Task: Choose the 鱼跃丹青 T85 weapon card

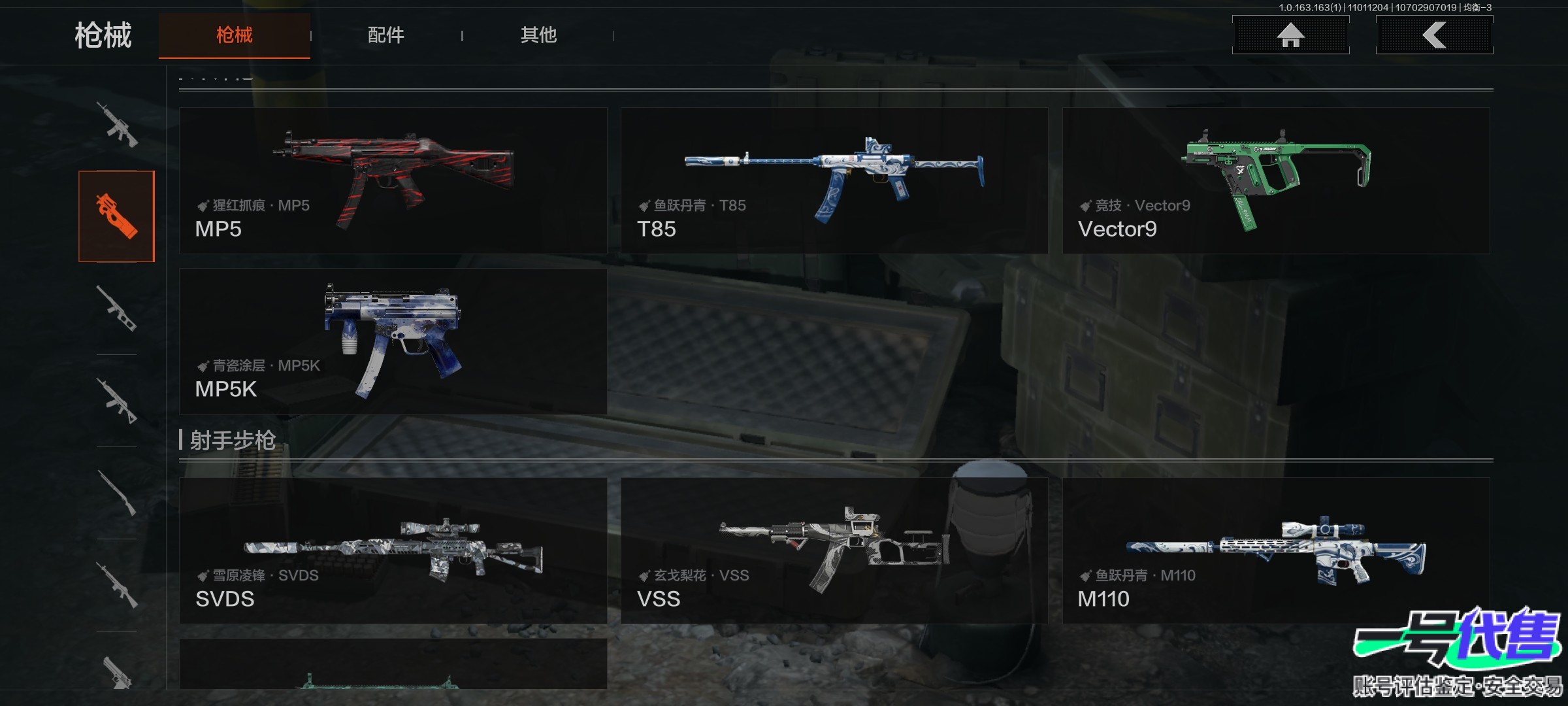Action: 834,181
